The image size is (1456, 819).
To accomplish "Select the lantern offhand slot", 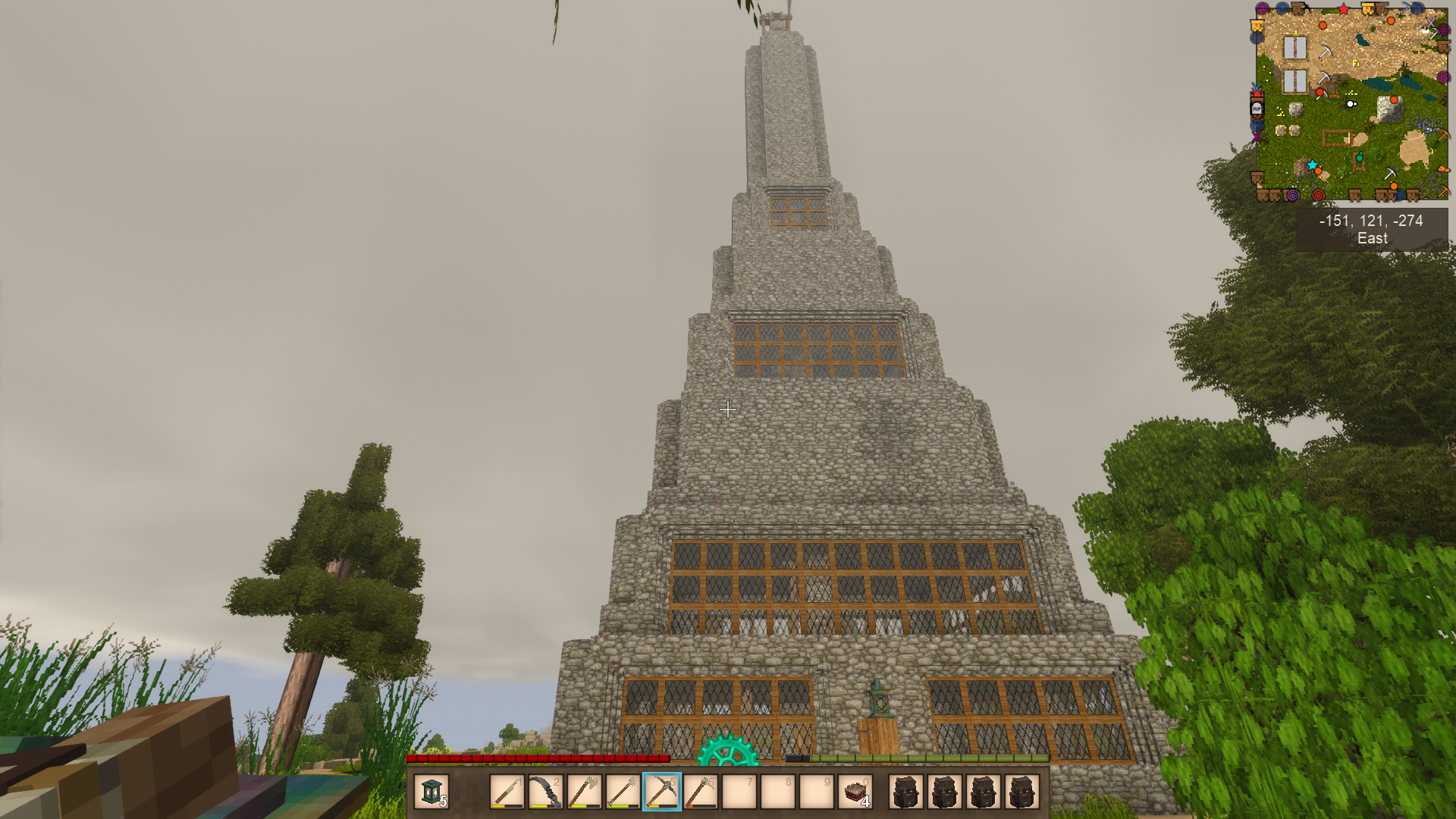I will pos(431,792).
